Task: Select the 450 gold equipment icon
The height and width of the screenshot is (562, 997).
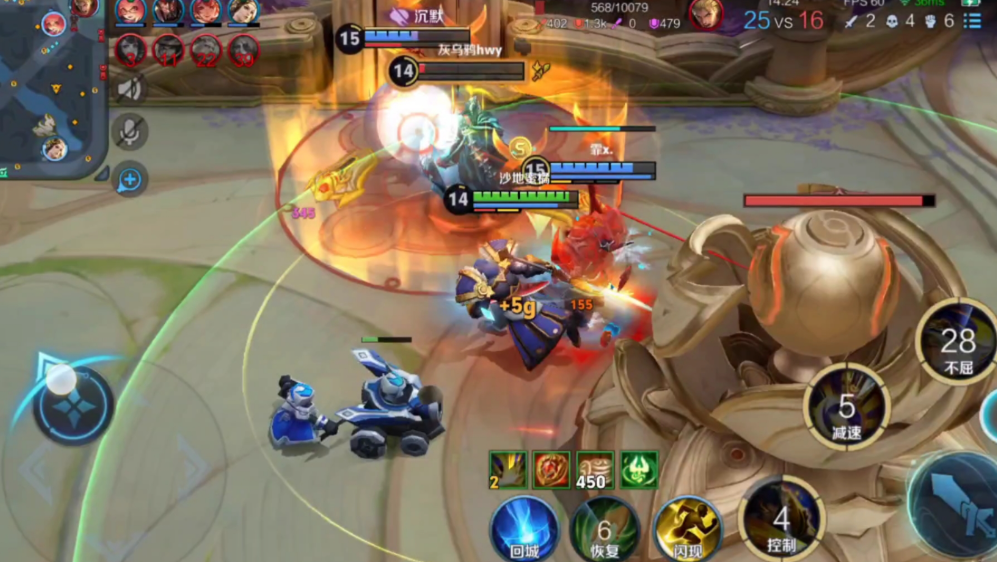Action: click(x=594, y=469)
